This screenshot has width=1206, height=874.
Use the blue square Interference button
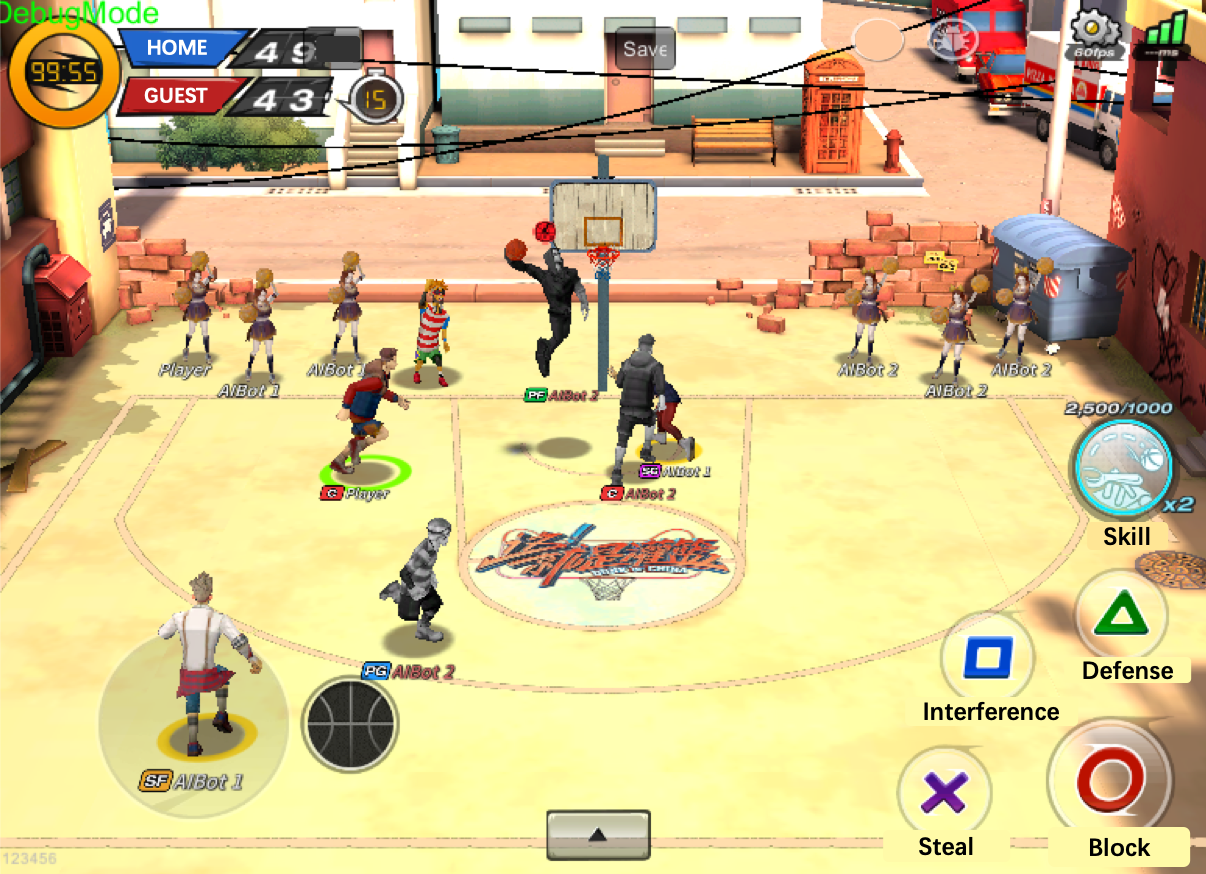coord(987,657)
